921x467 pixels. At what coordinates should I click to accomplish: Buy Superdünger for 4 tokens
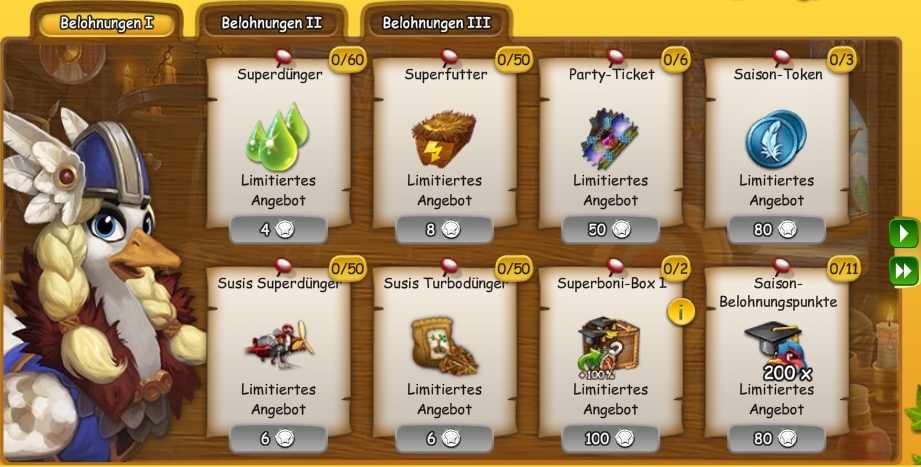pos(278,230)
